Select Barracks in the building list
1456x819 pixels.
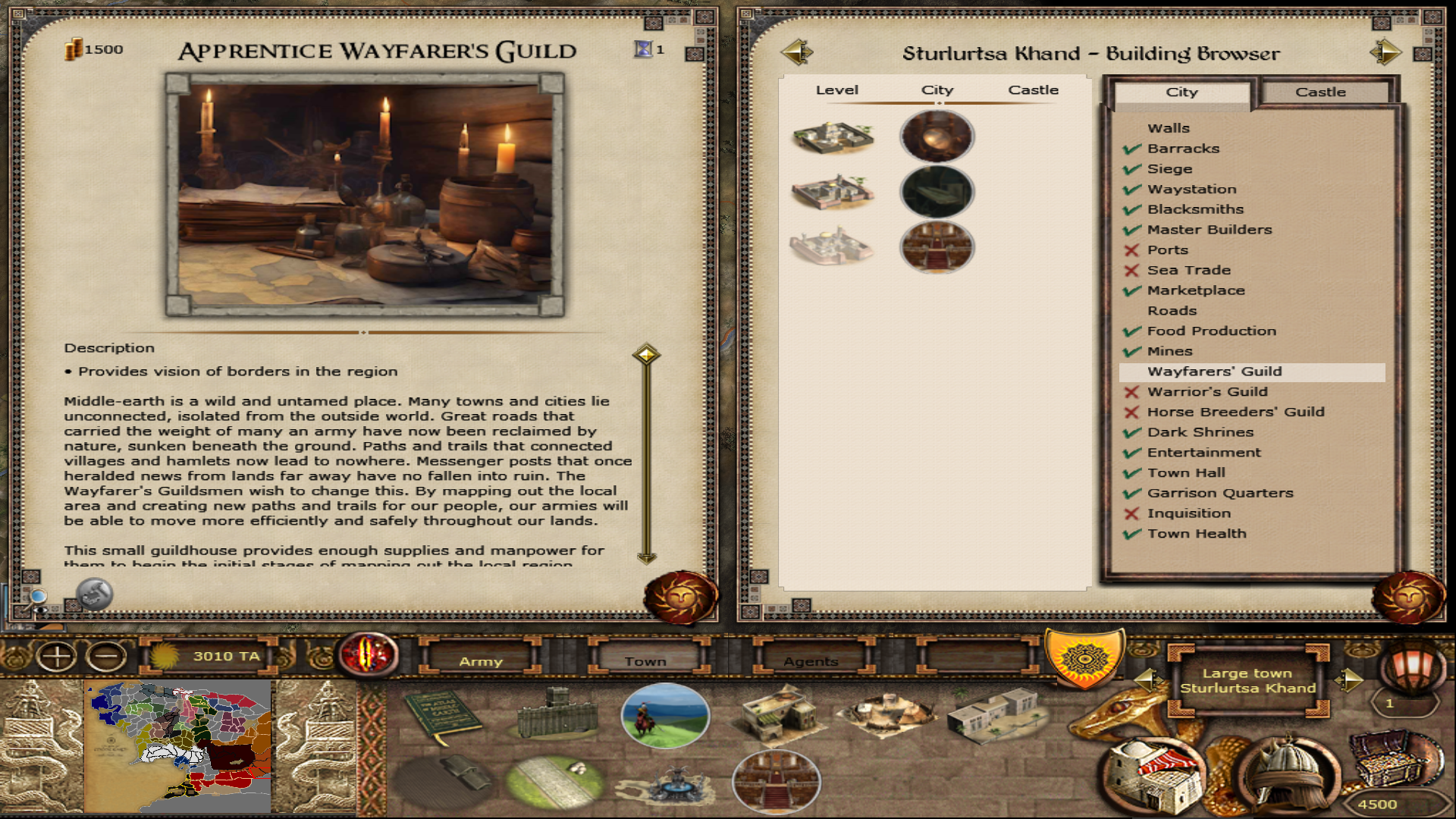click(1183, 149)
